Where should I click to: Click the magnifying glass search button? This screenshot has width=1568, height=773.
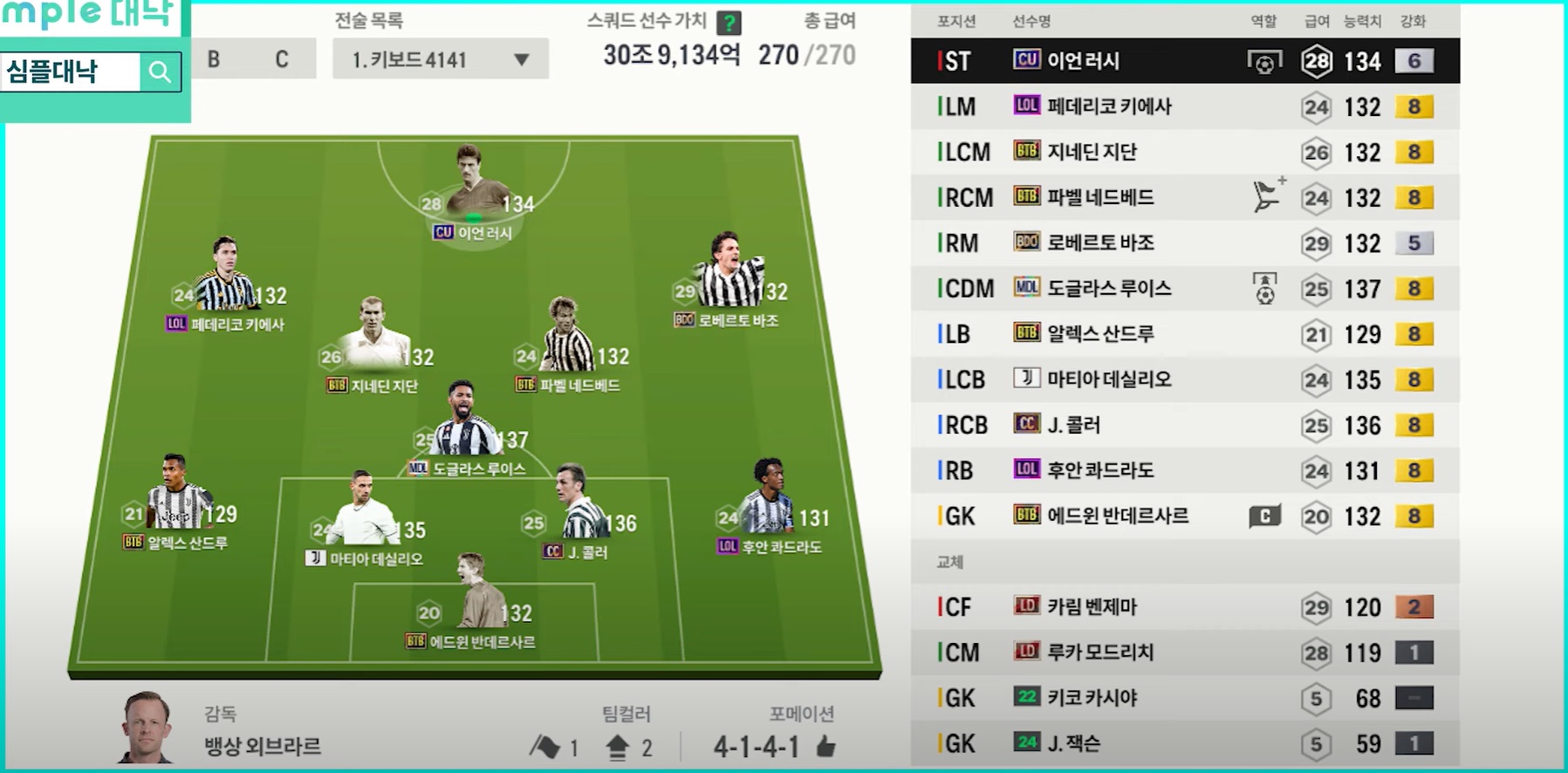[160, 72]
